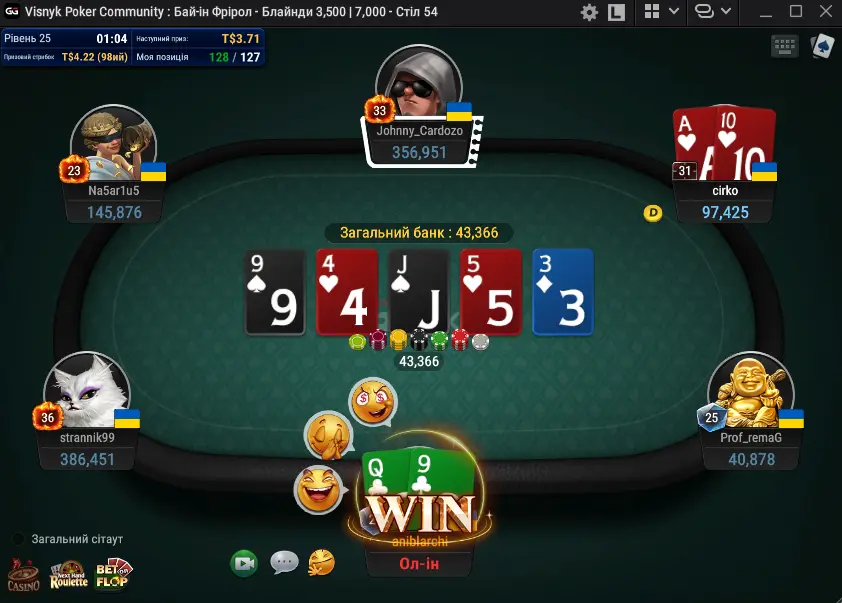Open the chat speech bubble
The image size is (842, 603).
click(x=284, y=562)
